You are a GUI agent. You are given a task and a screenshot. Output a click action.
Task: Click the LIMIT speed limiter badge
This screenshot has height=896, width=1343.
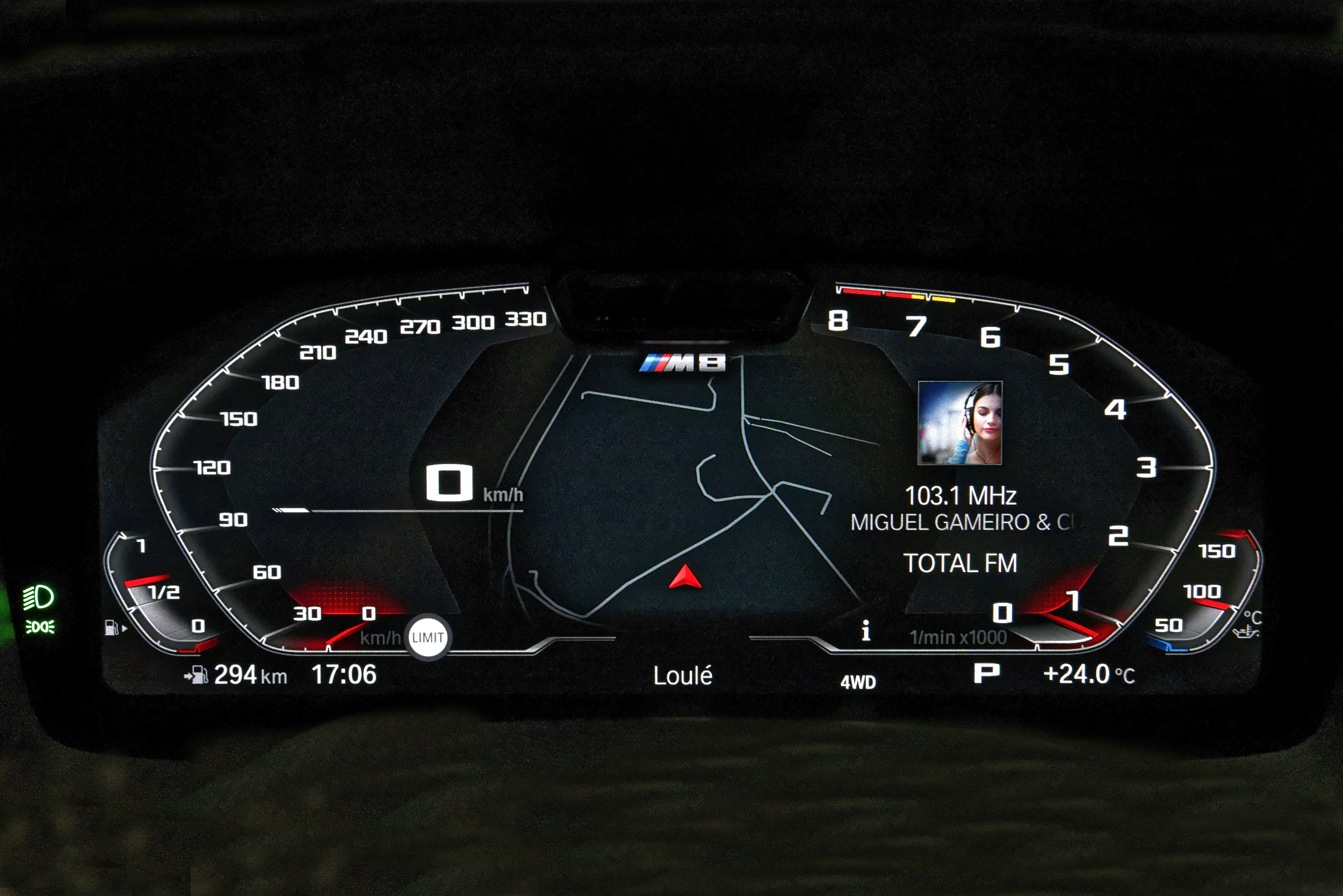click(427, 637)
